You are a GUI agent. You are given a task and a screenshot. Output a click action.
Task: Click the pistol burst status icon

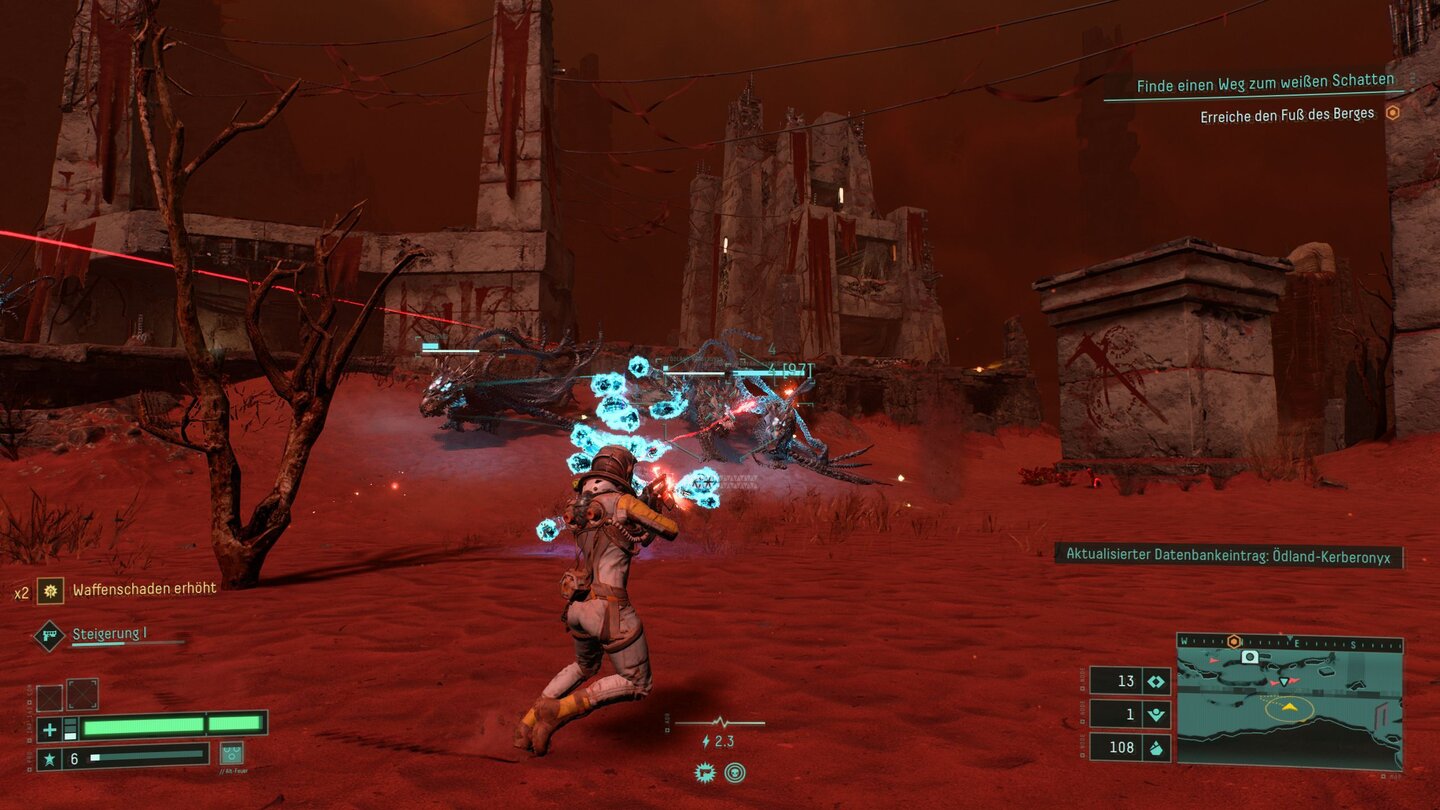click(x=704, y=772)
